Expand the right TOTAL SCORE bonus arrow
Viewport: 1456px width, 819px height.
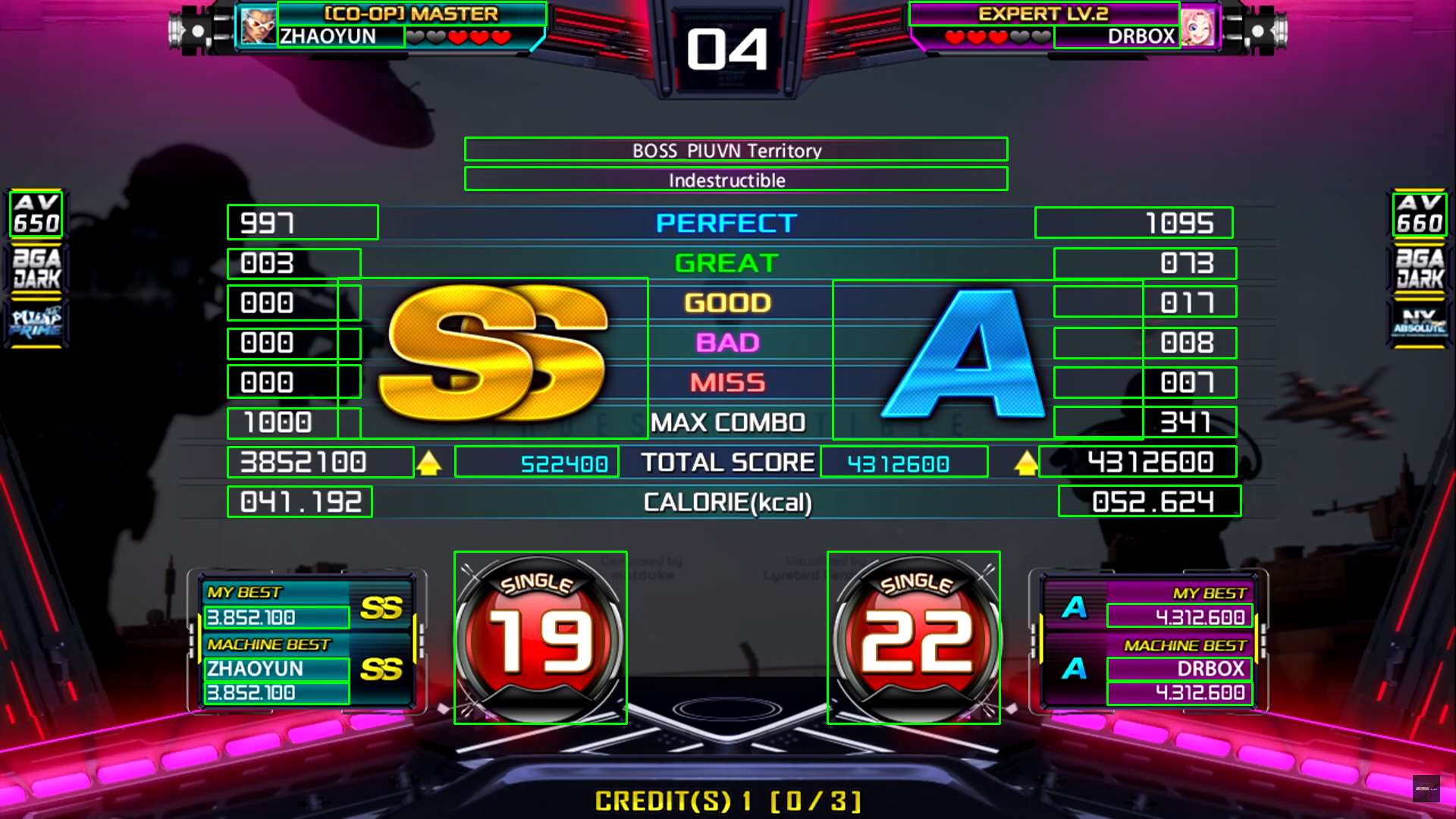(x=1025, y=462)
